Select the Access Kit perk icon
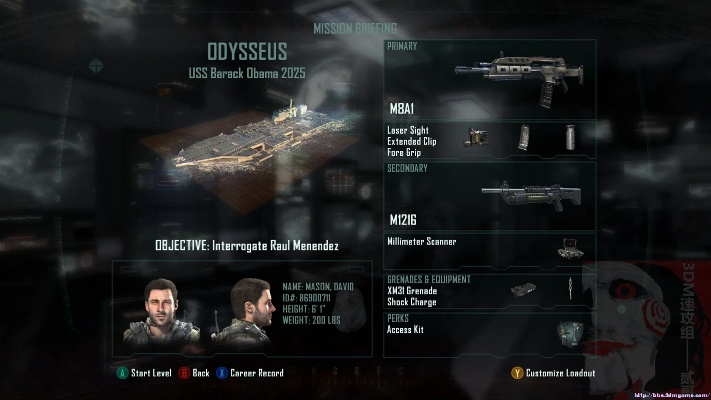Viewport: 711px width, 400px height. coord(568,332)
